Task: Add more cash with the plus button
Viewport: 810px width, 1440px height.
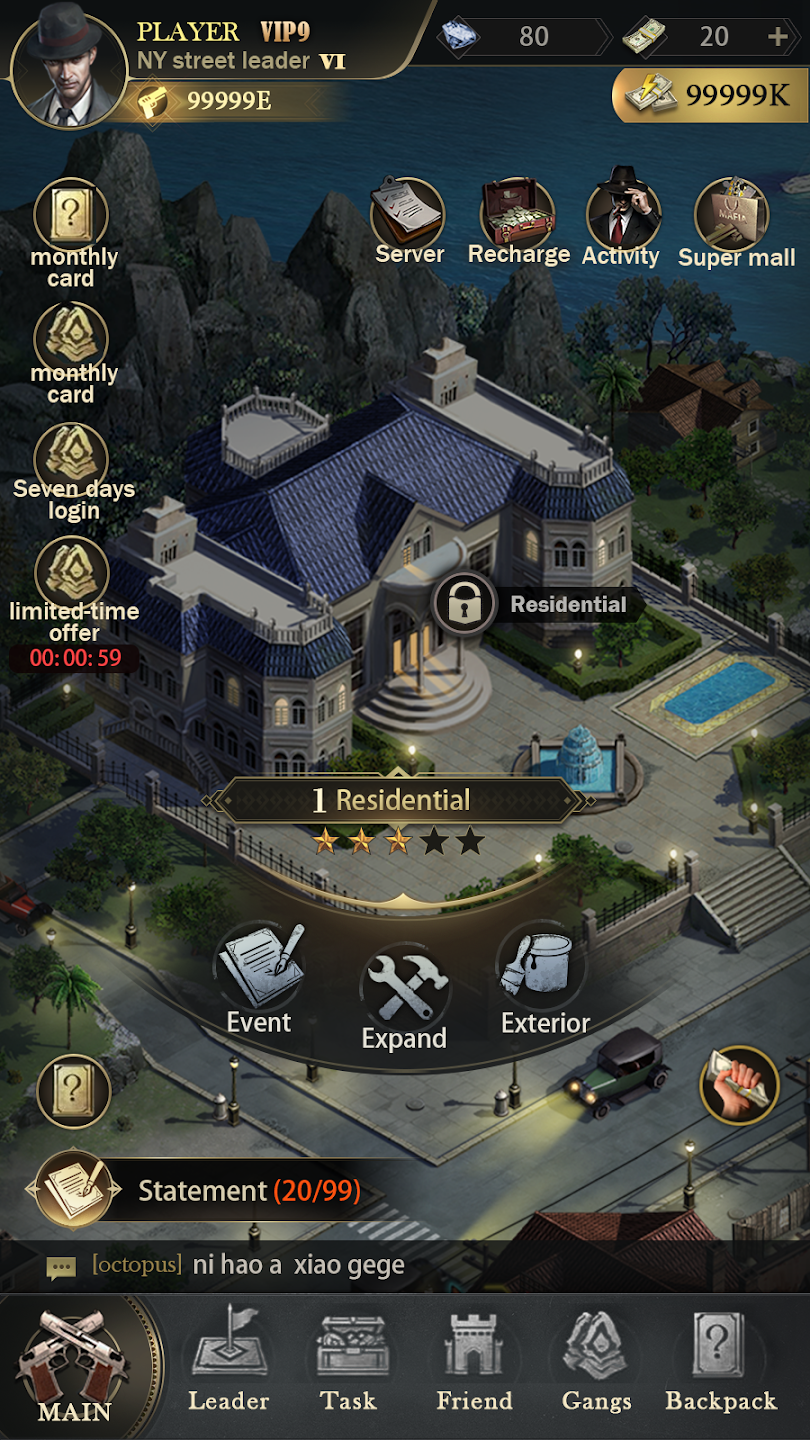Action: [777, 38]
